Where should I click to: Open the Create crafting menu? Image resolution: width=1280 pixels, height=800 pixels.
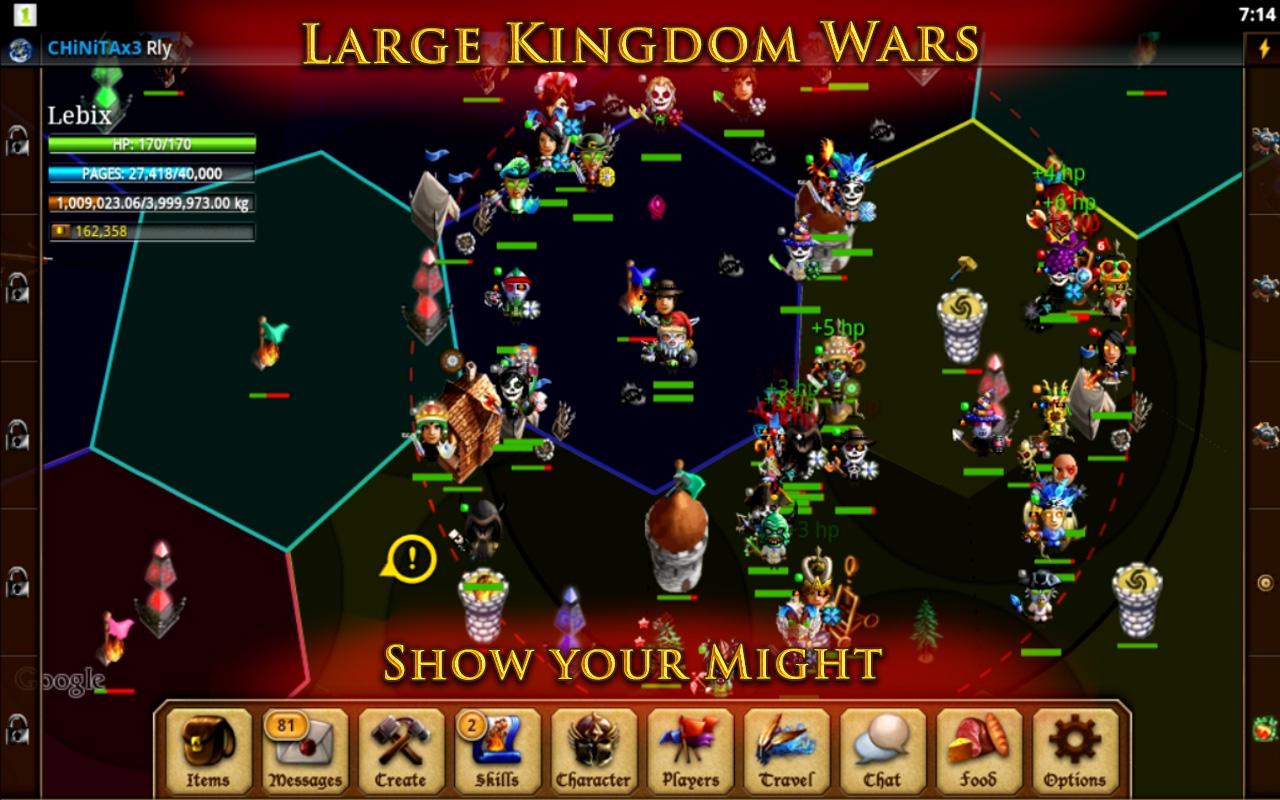click(x=400, y=751)
